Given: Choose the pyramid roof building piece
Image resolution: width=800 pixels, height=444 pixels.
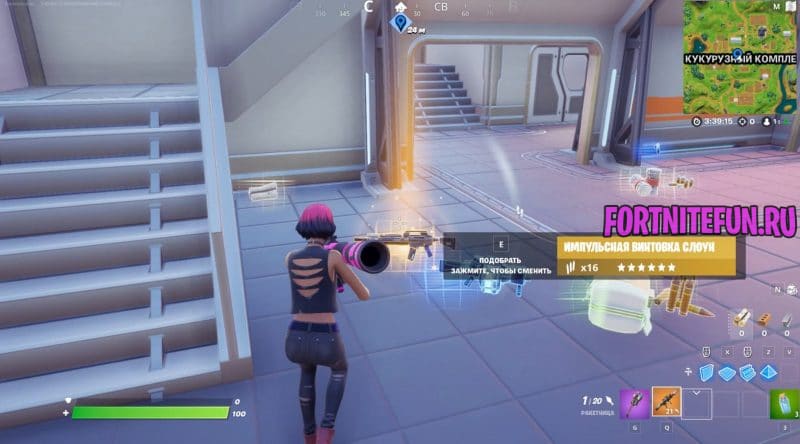Looking at the screenshot, I should click(767, 372).
